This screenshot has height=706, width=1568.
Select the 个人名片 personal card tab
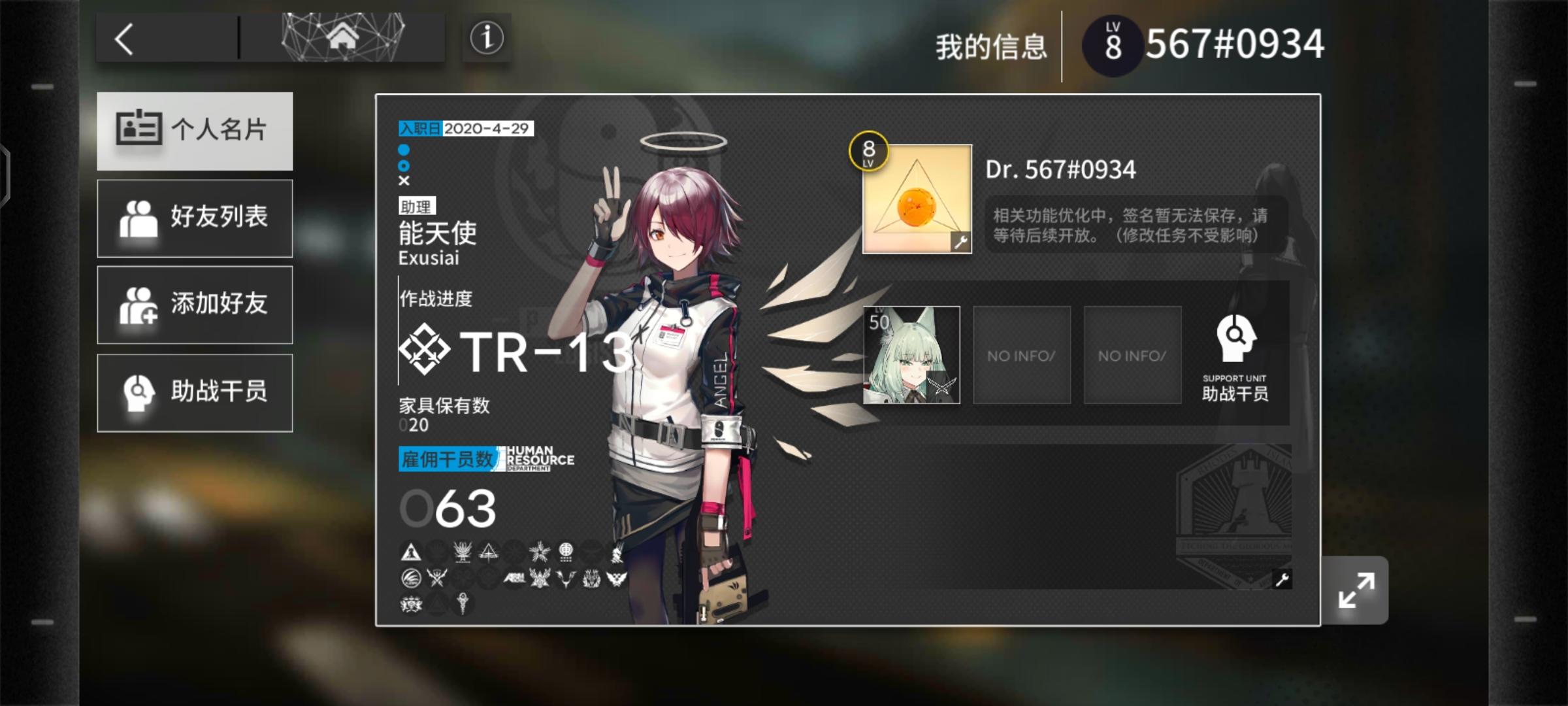195,131
